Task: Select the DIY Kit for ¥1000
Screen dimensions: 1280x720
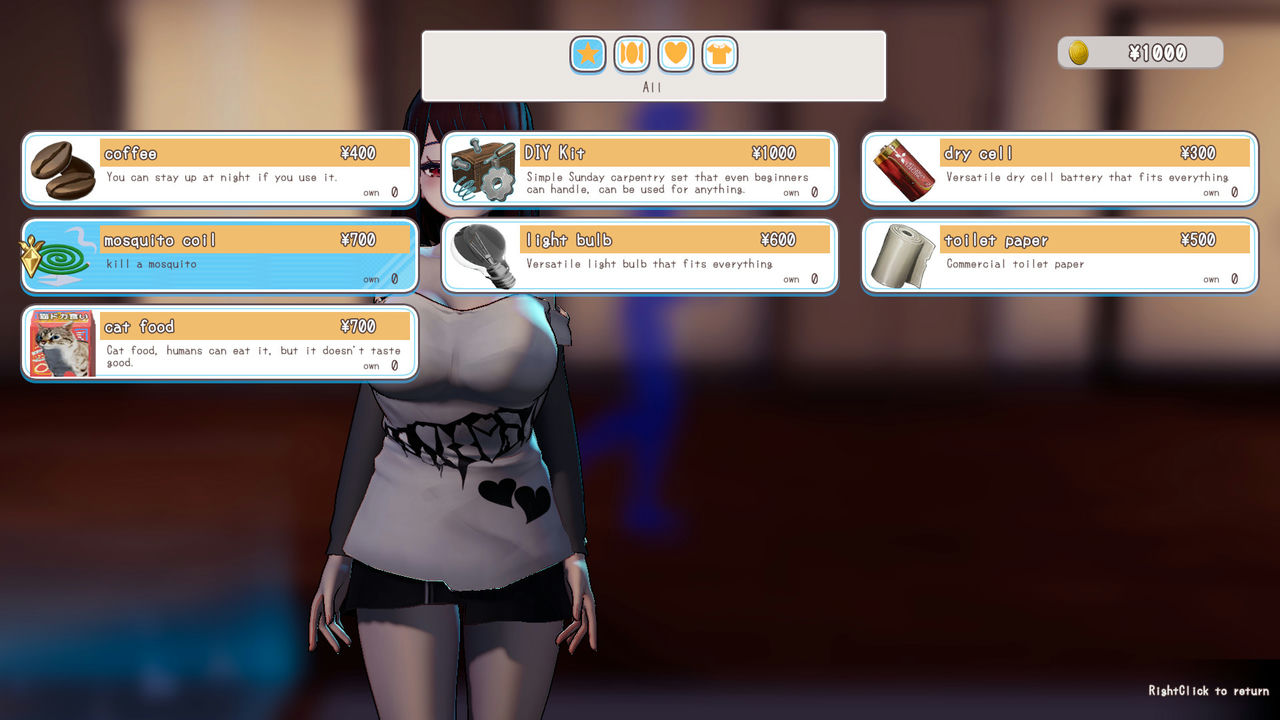Action: coord(640,169)
